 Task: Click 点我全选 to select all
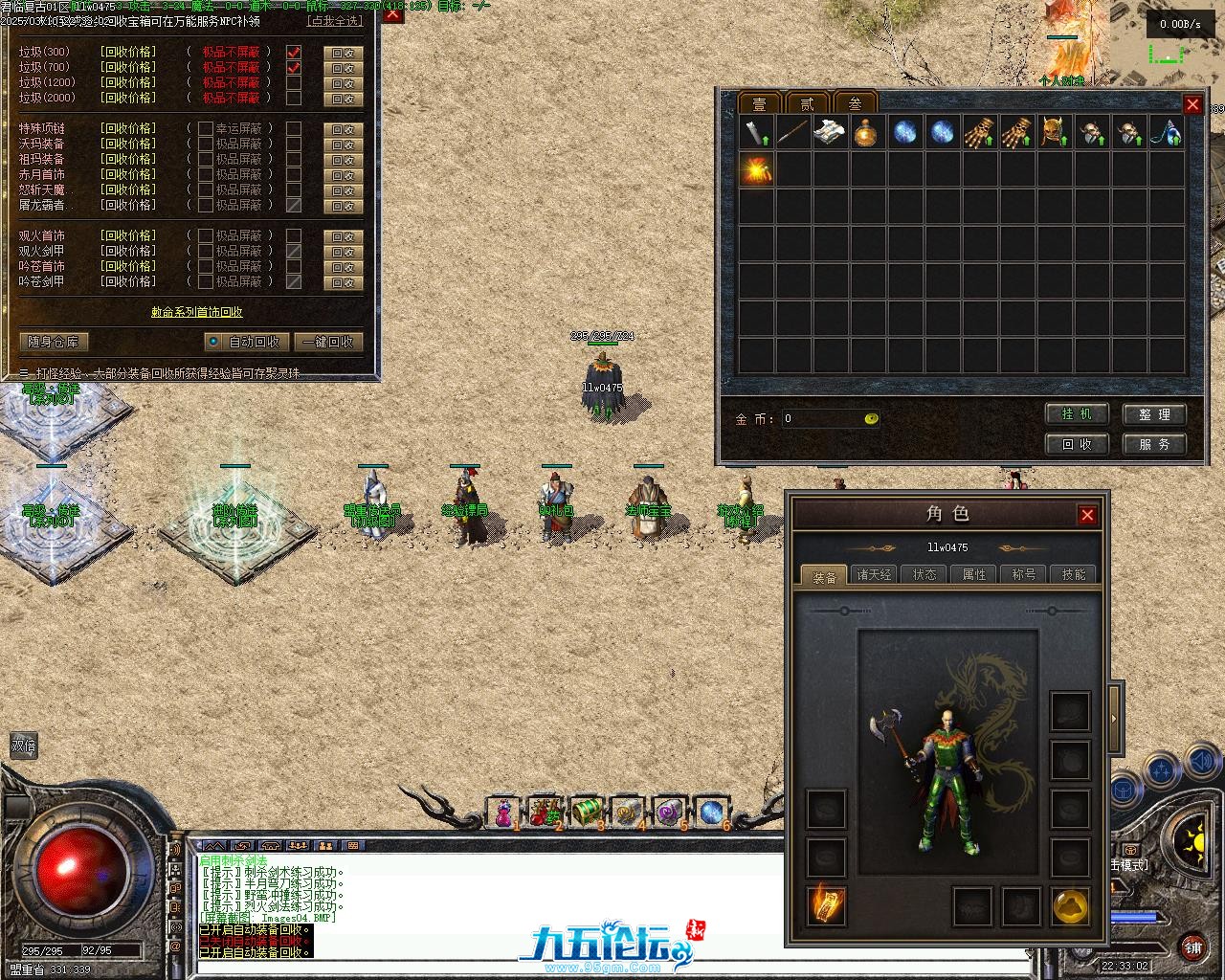[x=335, y=21]
